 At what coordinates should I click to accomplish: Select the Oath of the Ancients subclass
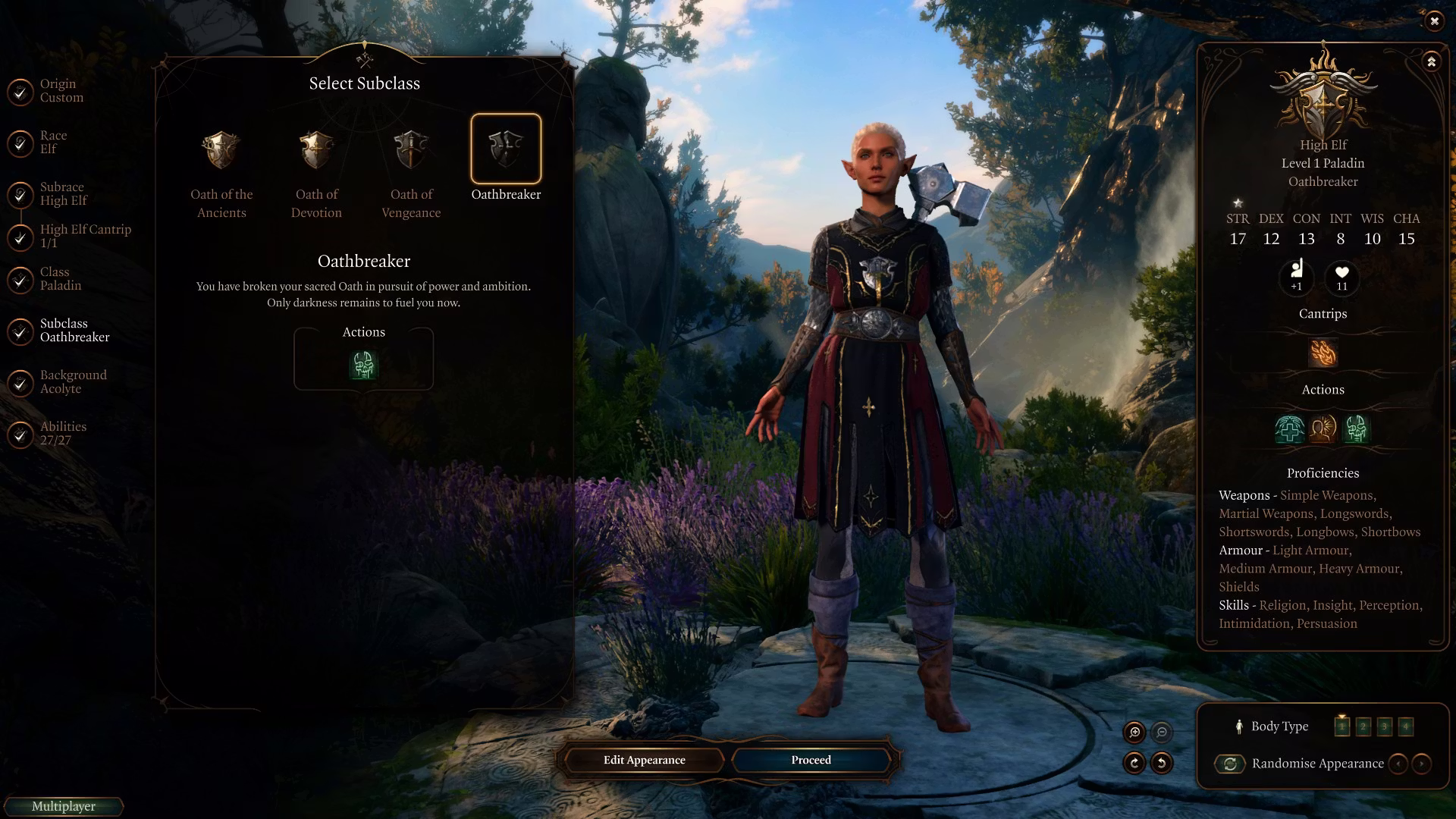tap(221, 150)
